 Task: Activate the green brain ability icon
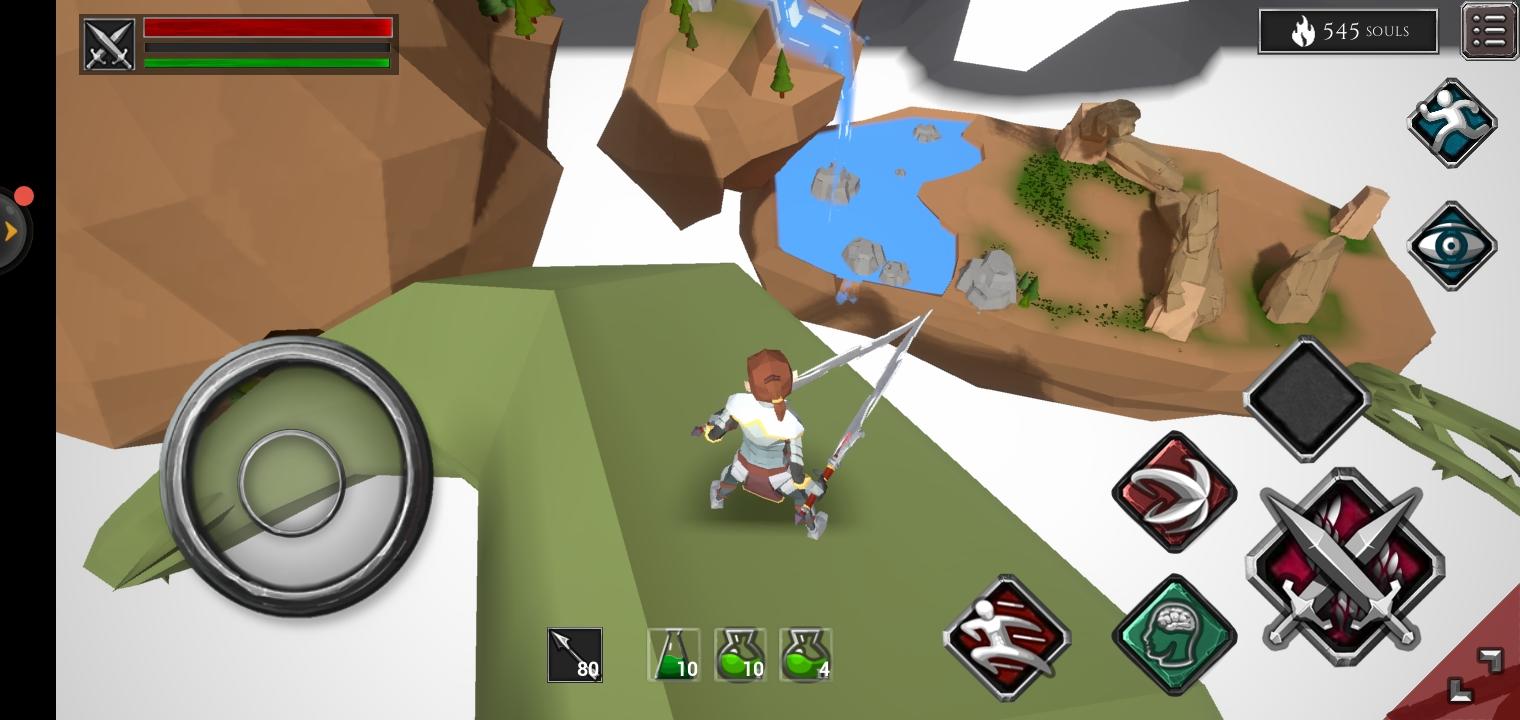(x=1175, y=633)
